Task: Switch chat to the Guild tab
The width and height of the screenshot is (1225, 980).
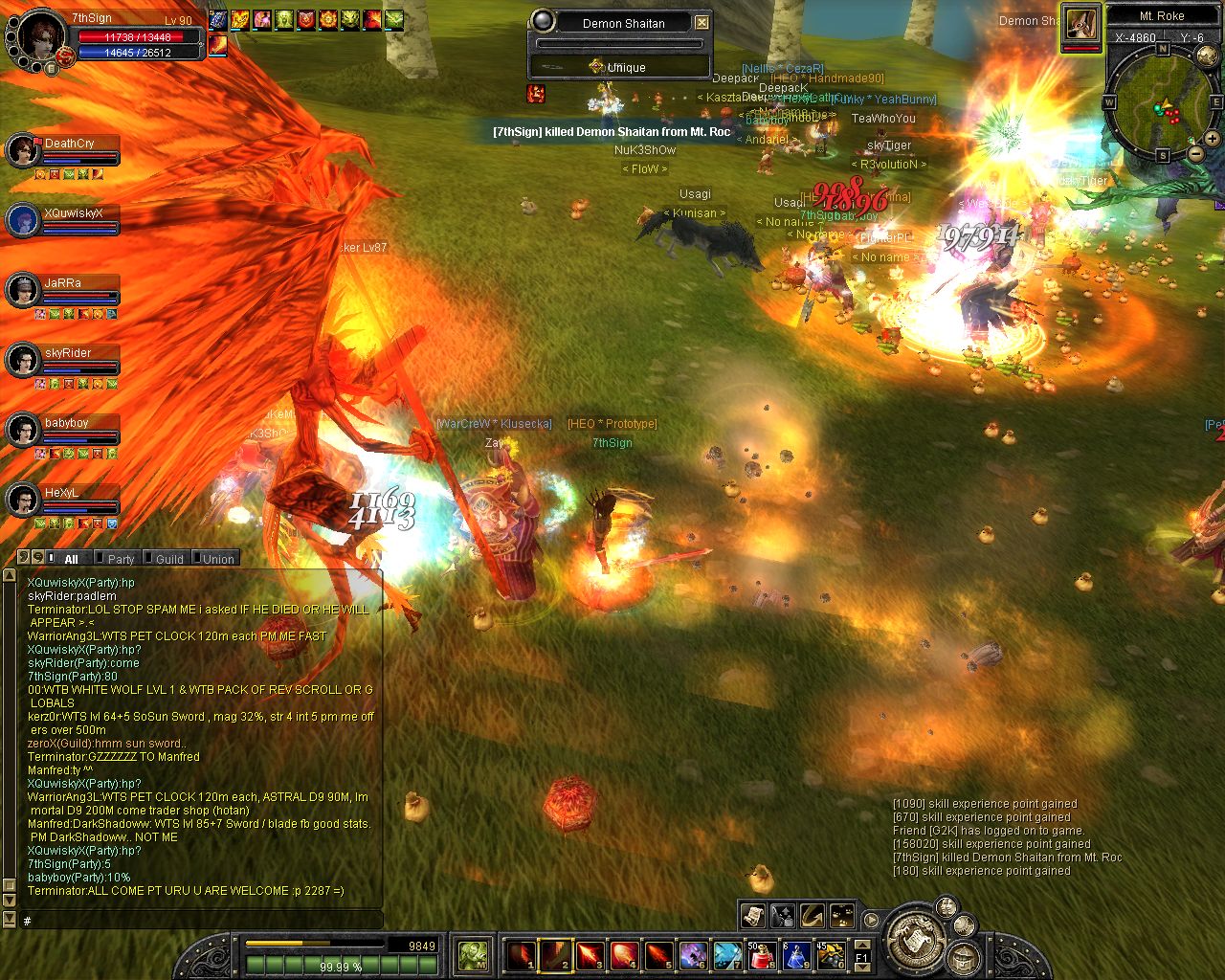Action: [169, 559]
